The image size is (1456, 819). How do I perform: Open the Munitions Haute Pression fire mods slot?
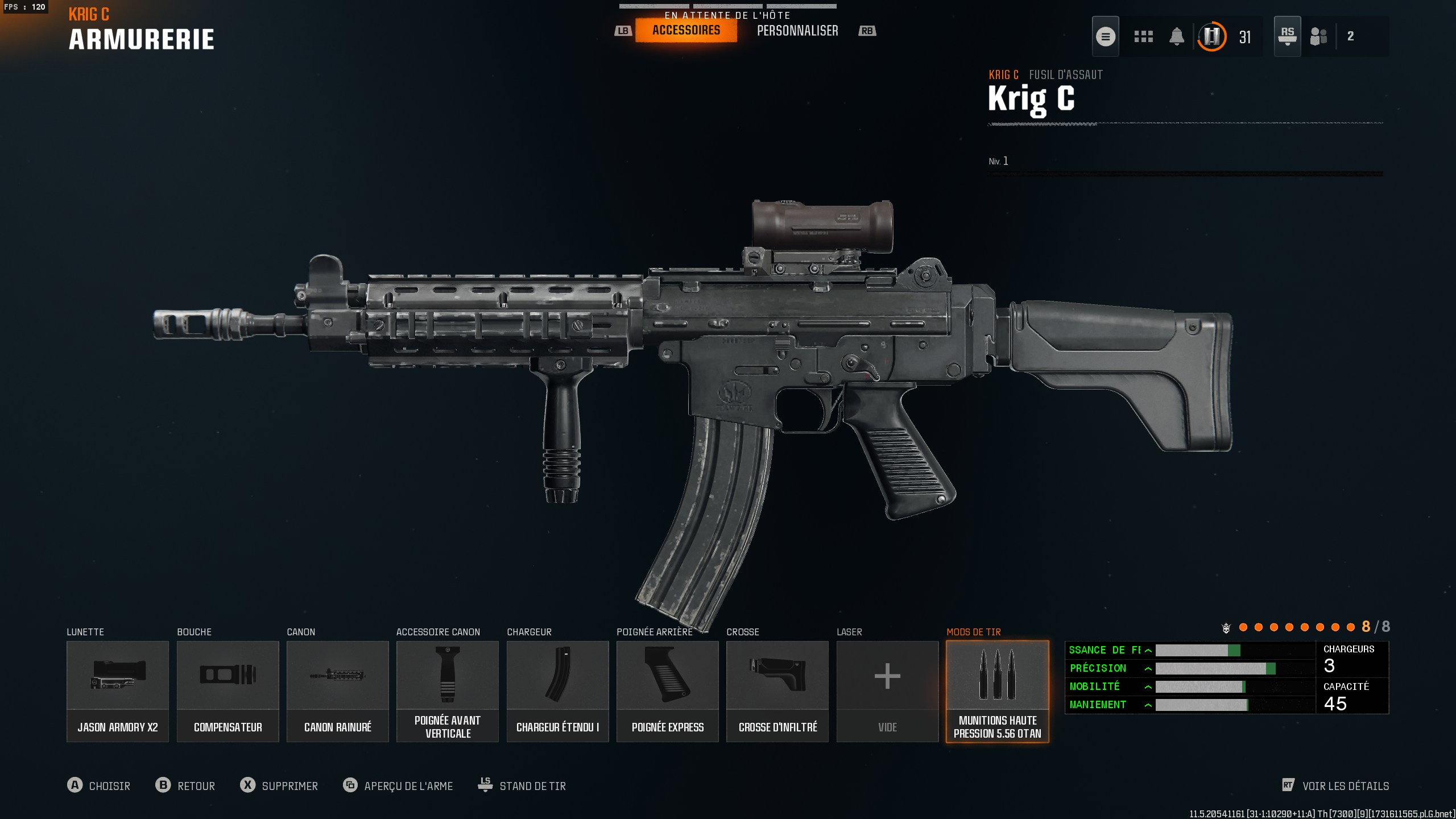coord(997,691)
